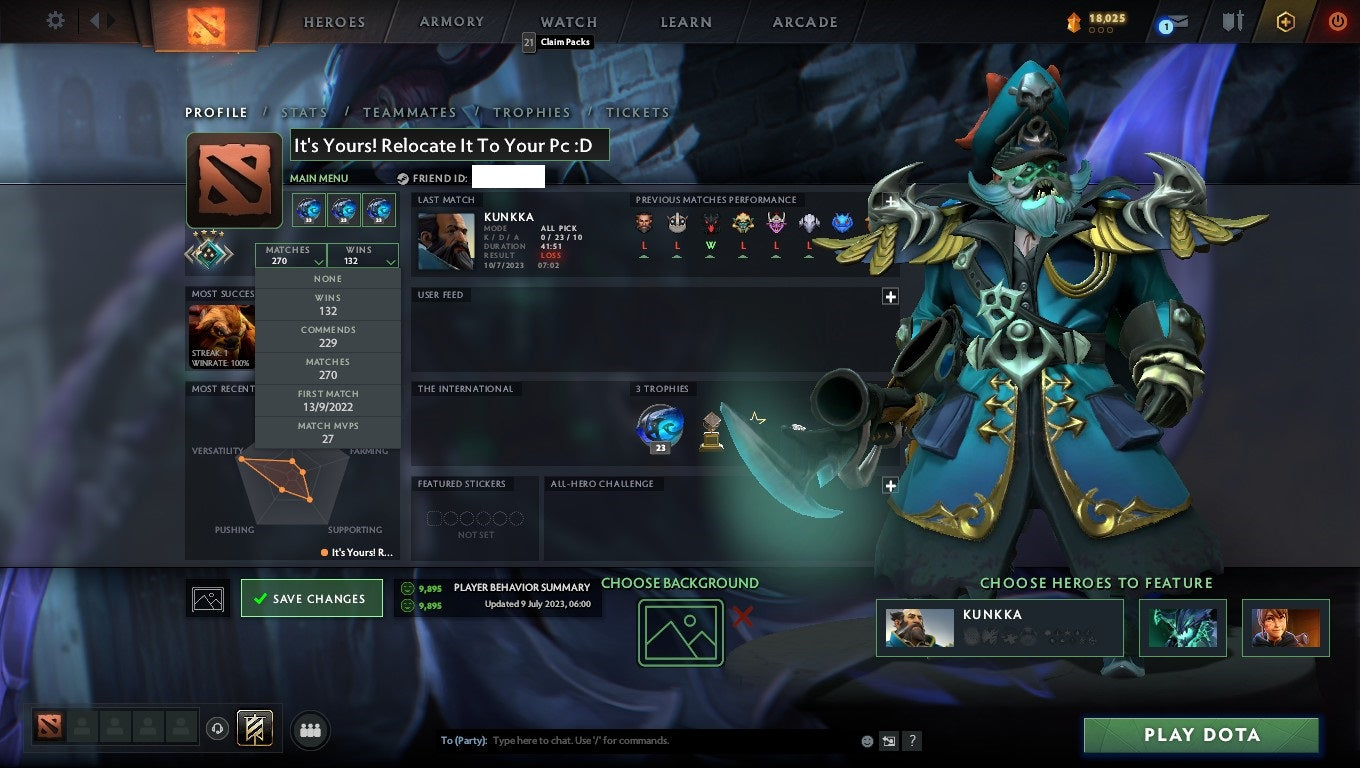The height and width of the screenshot is (768, 1360).
Task: Open Dota Plus via the gold hexagon icon
Action: (x=1285, y=21)
